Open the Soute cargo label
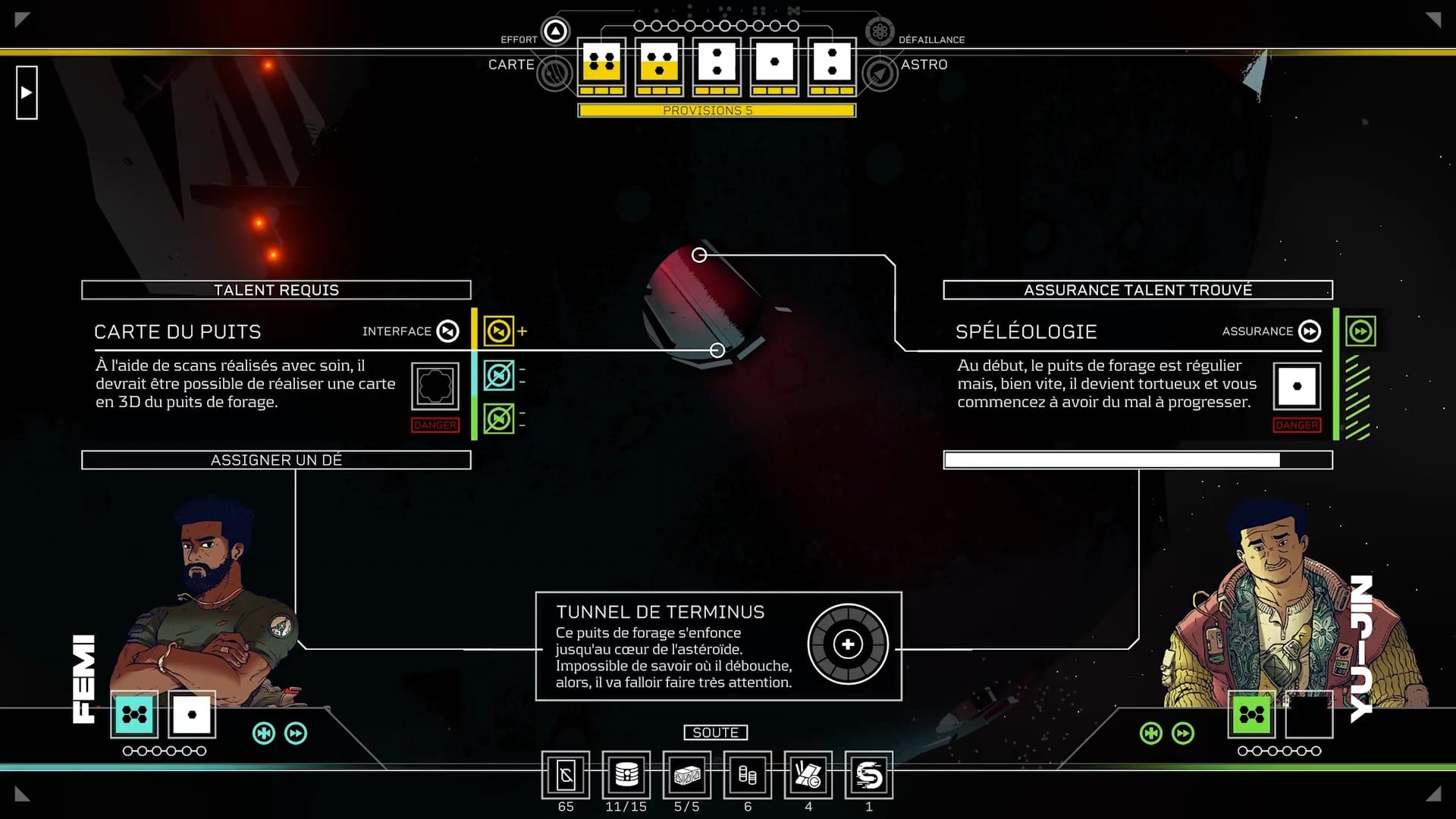The width and height of the screenshot is (1456, 819). click(716, 733)
